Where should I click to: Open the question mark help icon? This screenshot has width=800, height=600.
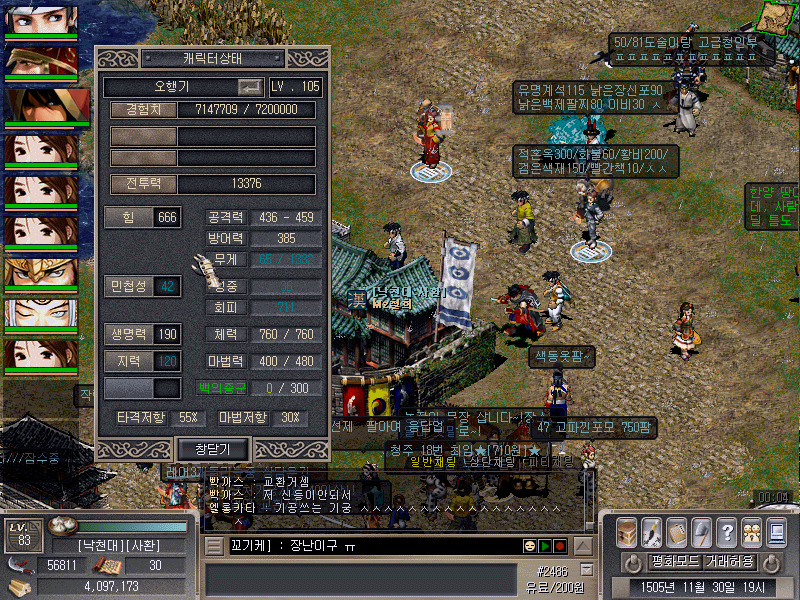(x=726, y=531)
